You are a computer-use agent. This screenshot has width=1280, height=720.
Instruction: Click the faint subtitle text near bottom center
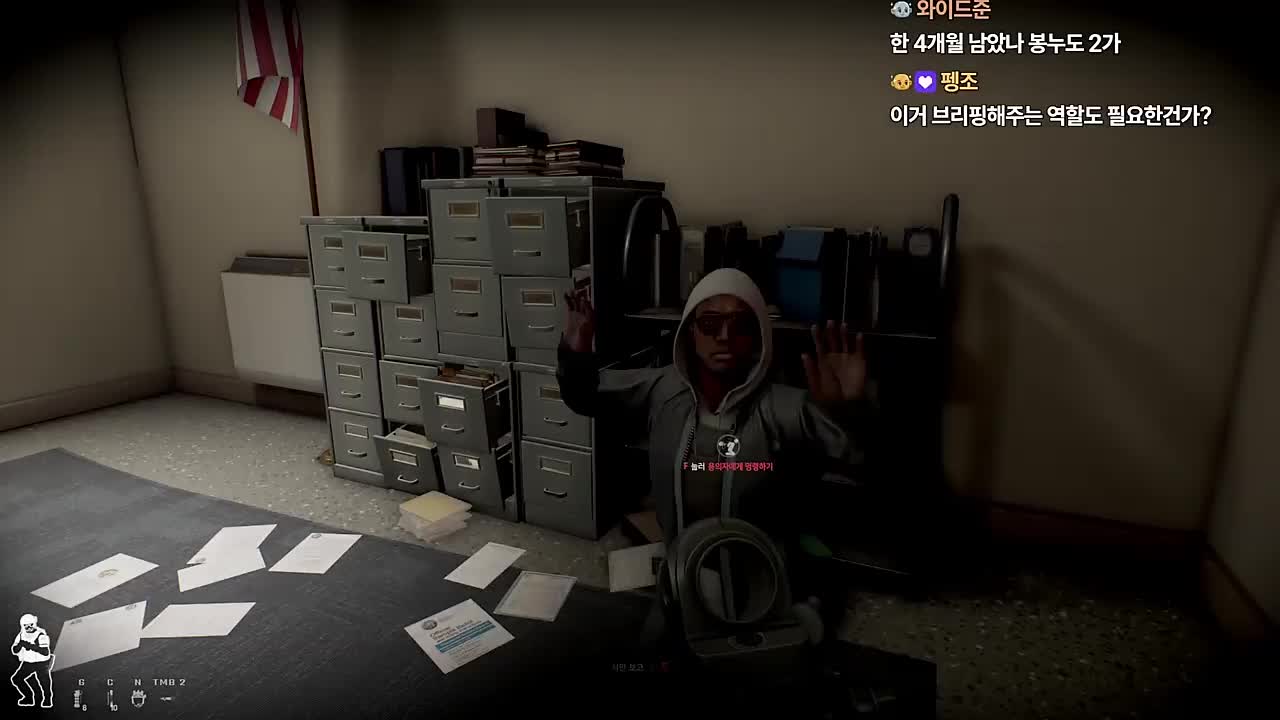[628, 665]
